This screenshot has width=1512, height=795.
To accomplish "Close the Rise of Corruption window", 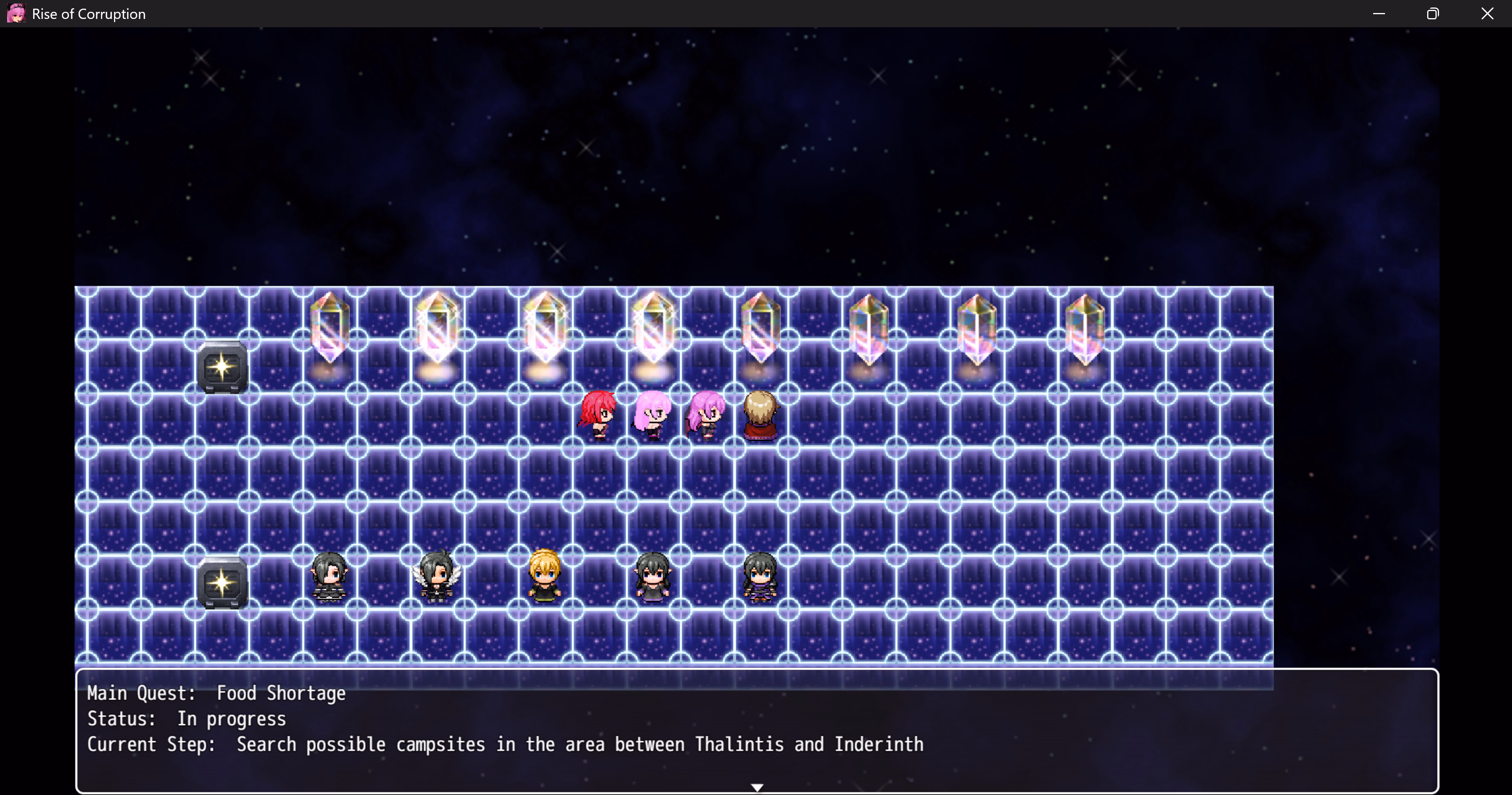I will (x=1487, y=13).
